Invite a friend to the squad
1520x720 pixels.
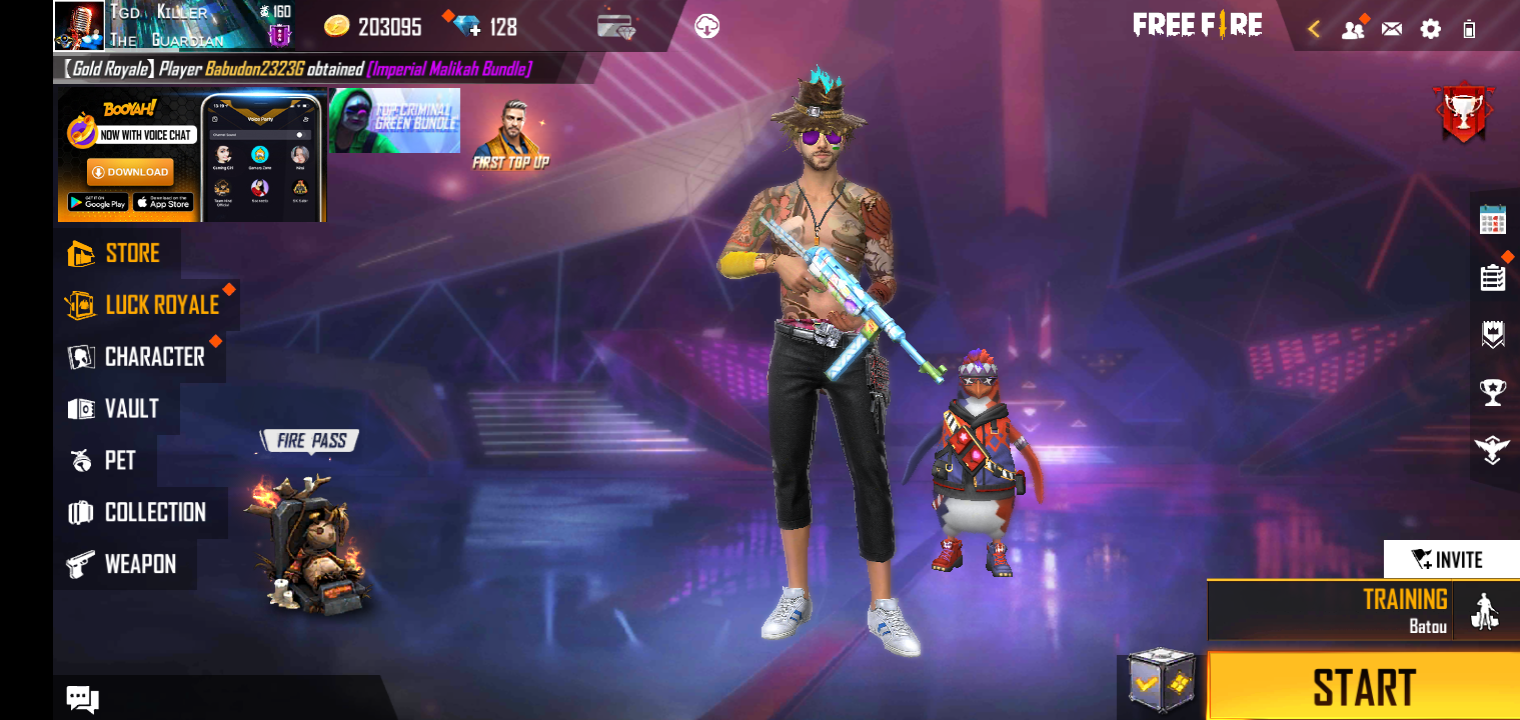[1451, 559]
